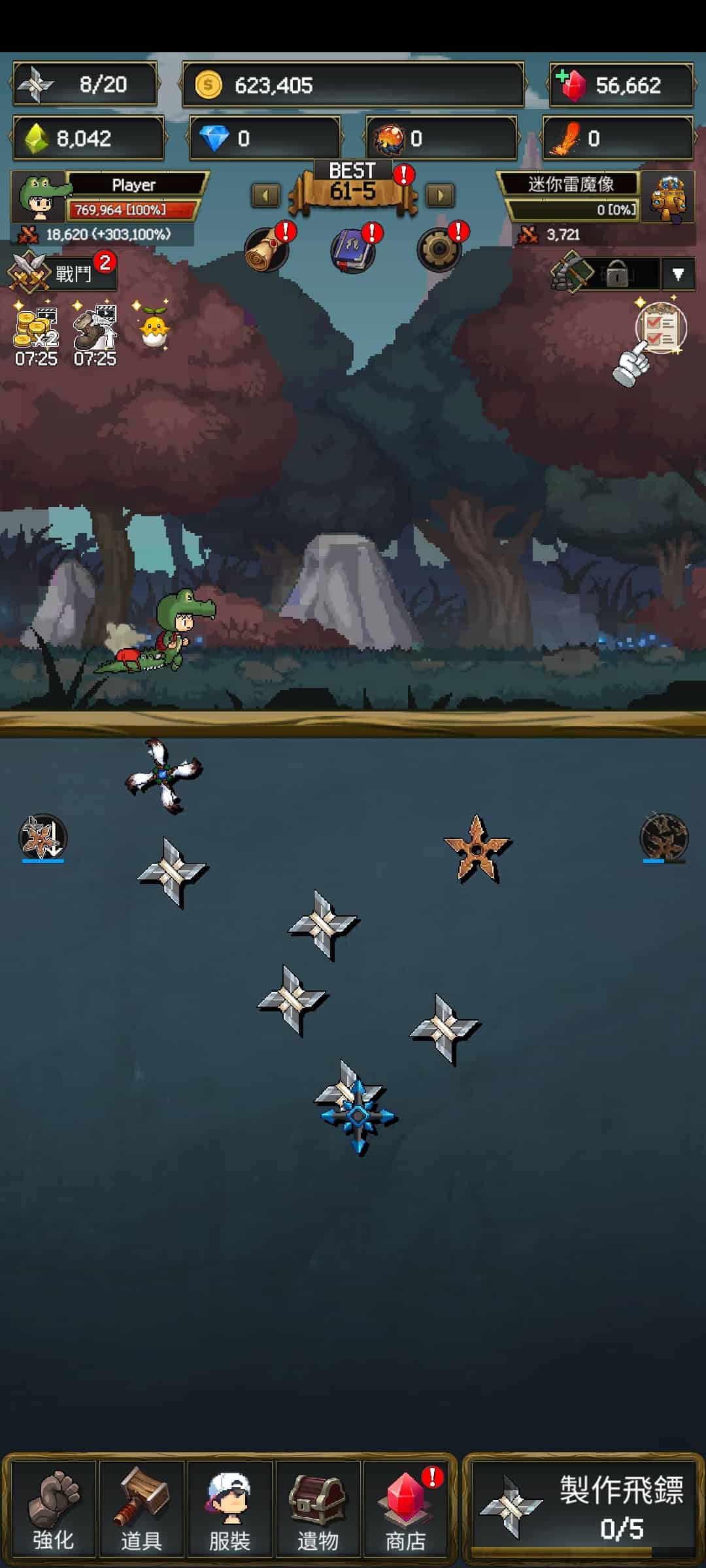
Task: Expand the dropdown arrow beside the lock
Action: point(678,274)
